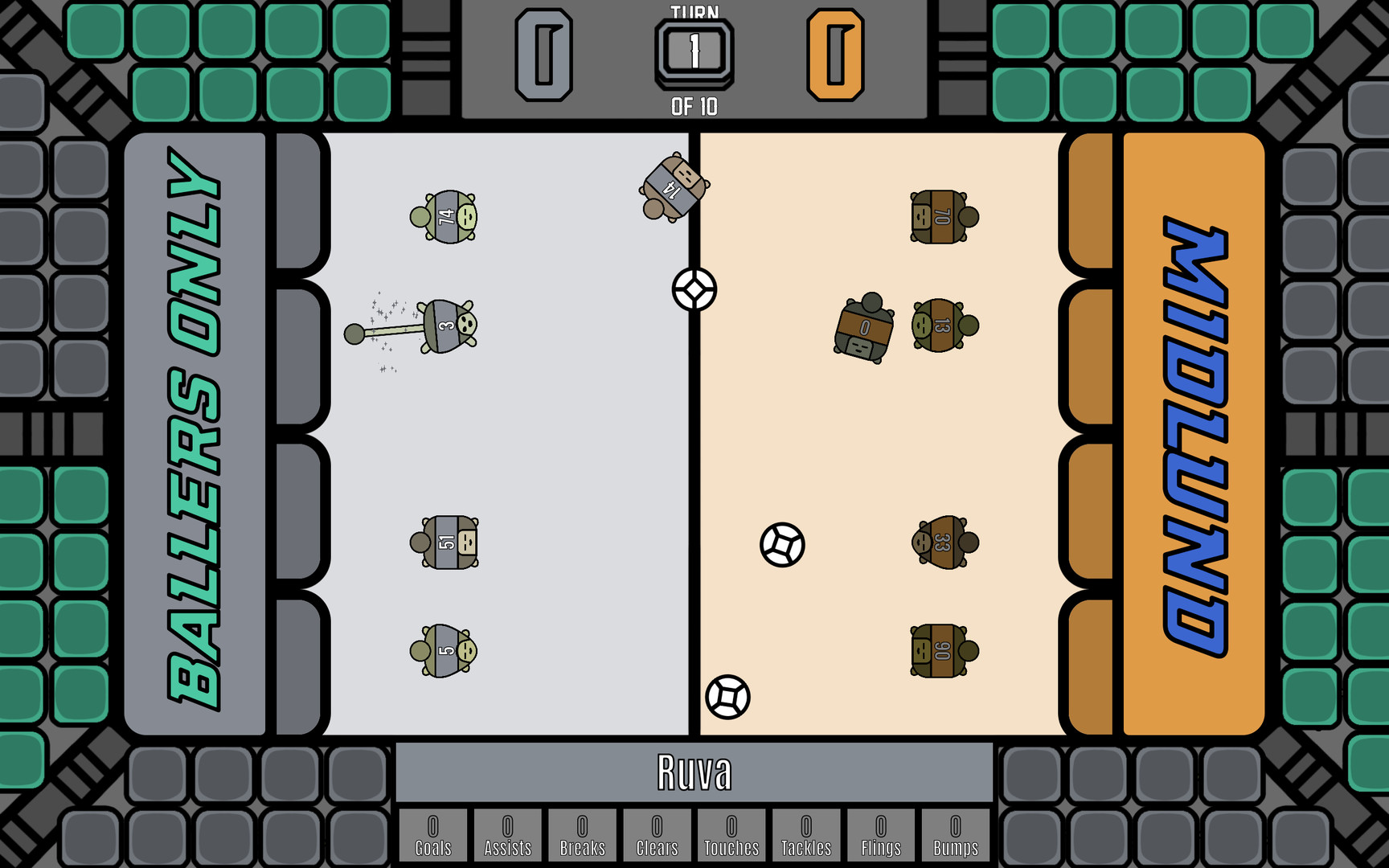Viewport: 1389px width, 868px height.
Task: Select Ballers player number 5
Action: pos(446,649)
